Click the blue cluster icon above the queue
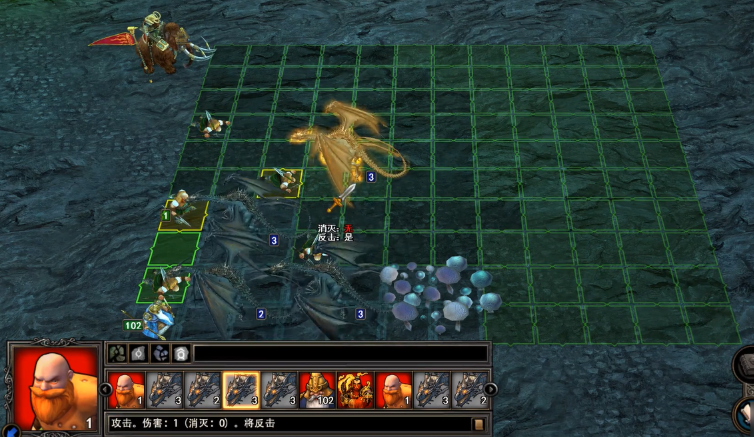This screenshot has height=437, width=754. point(159,353)
